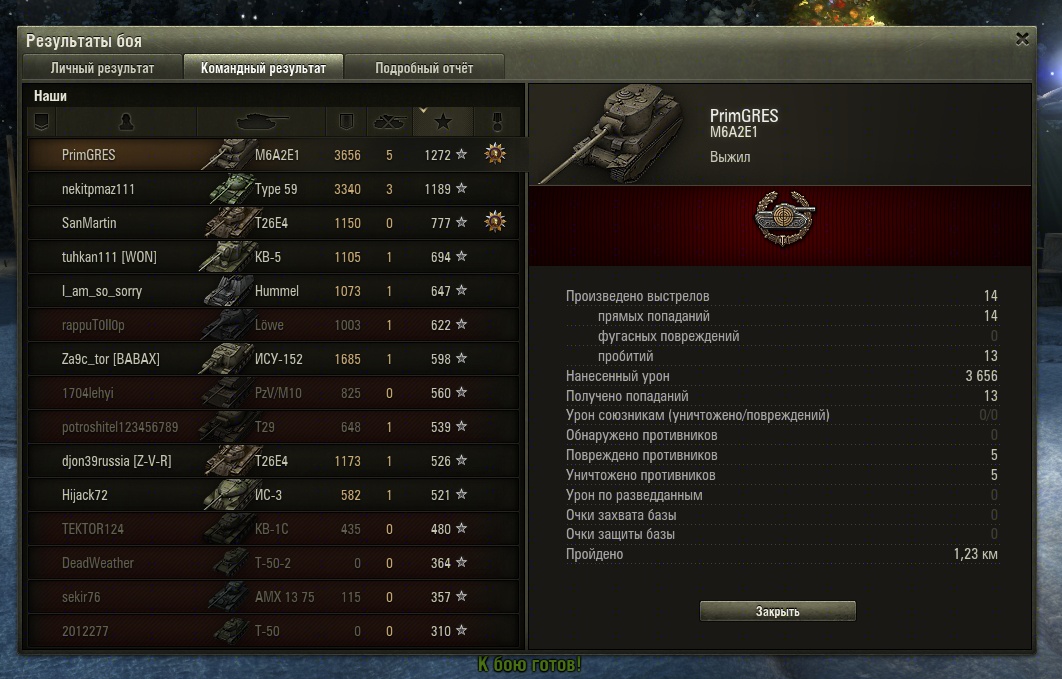Close the battle results window
1062x679 pixels.
tap(1022, 40)
